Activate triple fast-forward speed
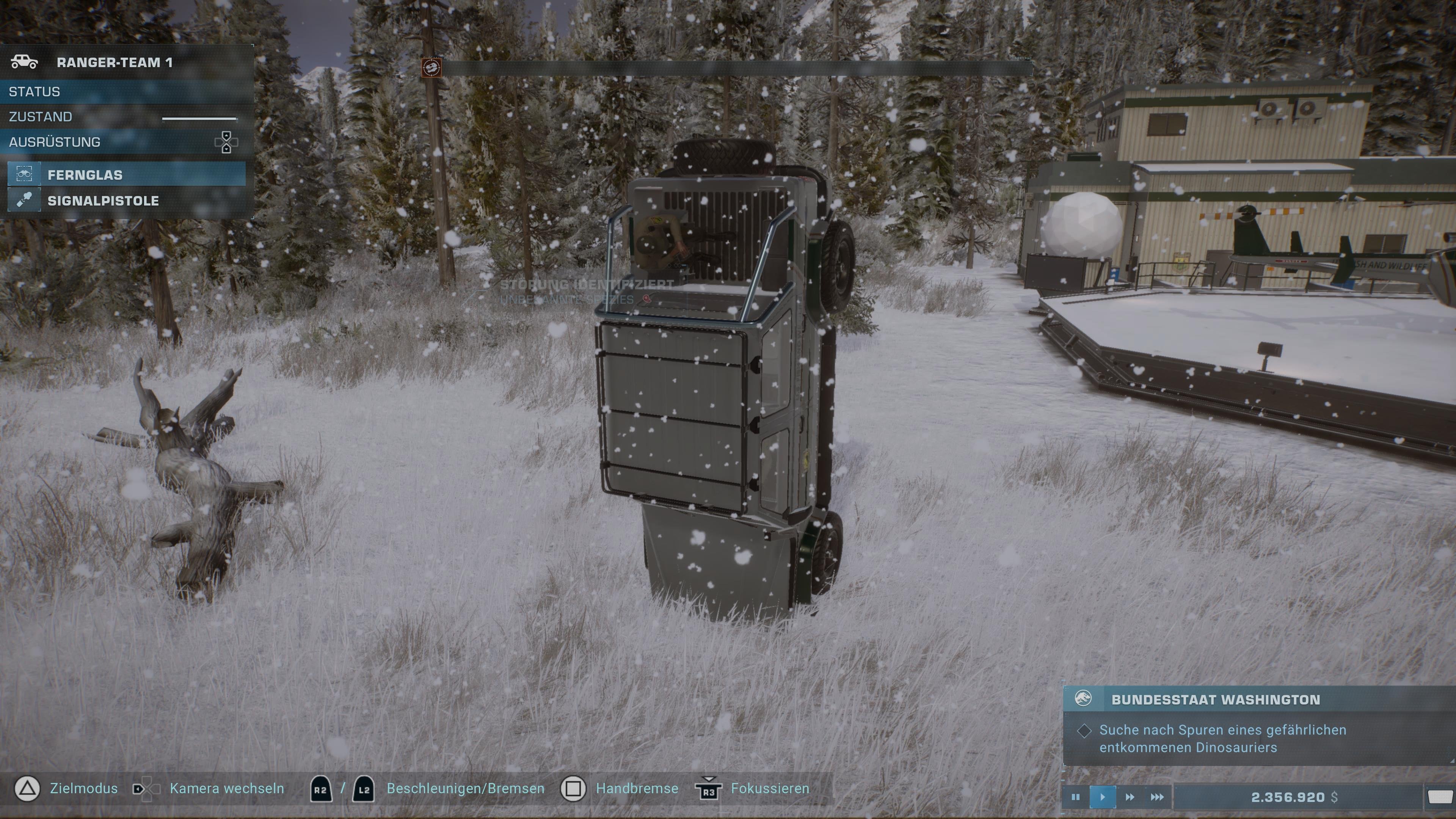Screen dimensions: 1456x819 tap(1157, 797)
